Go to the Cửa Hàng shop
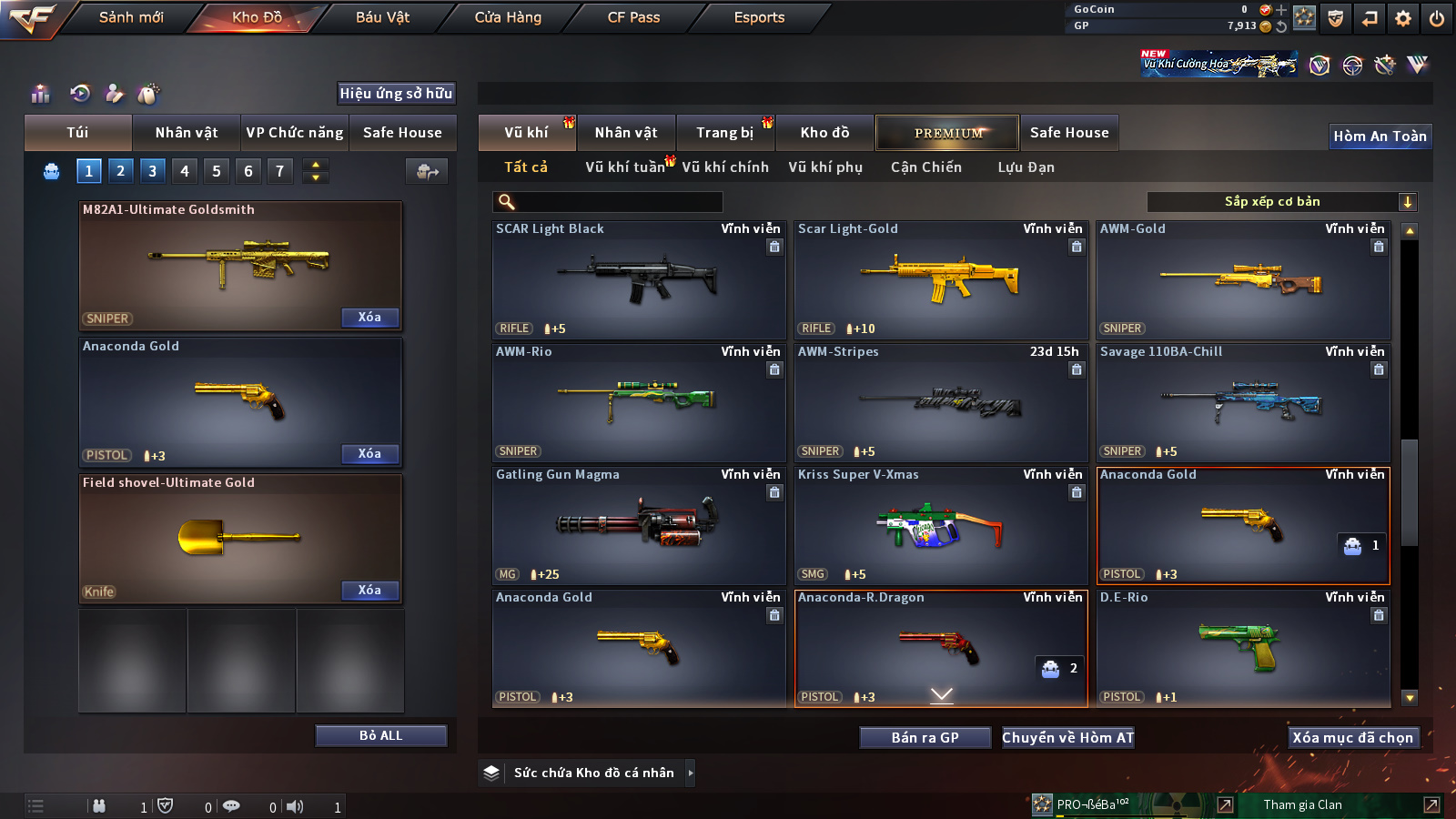1456x819 pixels. tap(508, 17)
